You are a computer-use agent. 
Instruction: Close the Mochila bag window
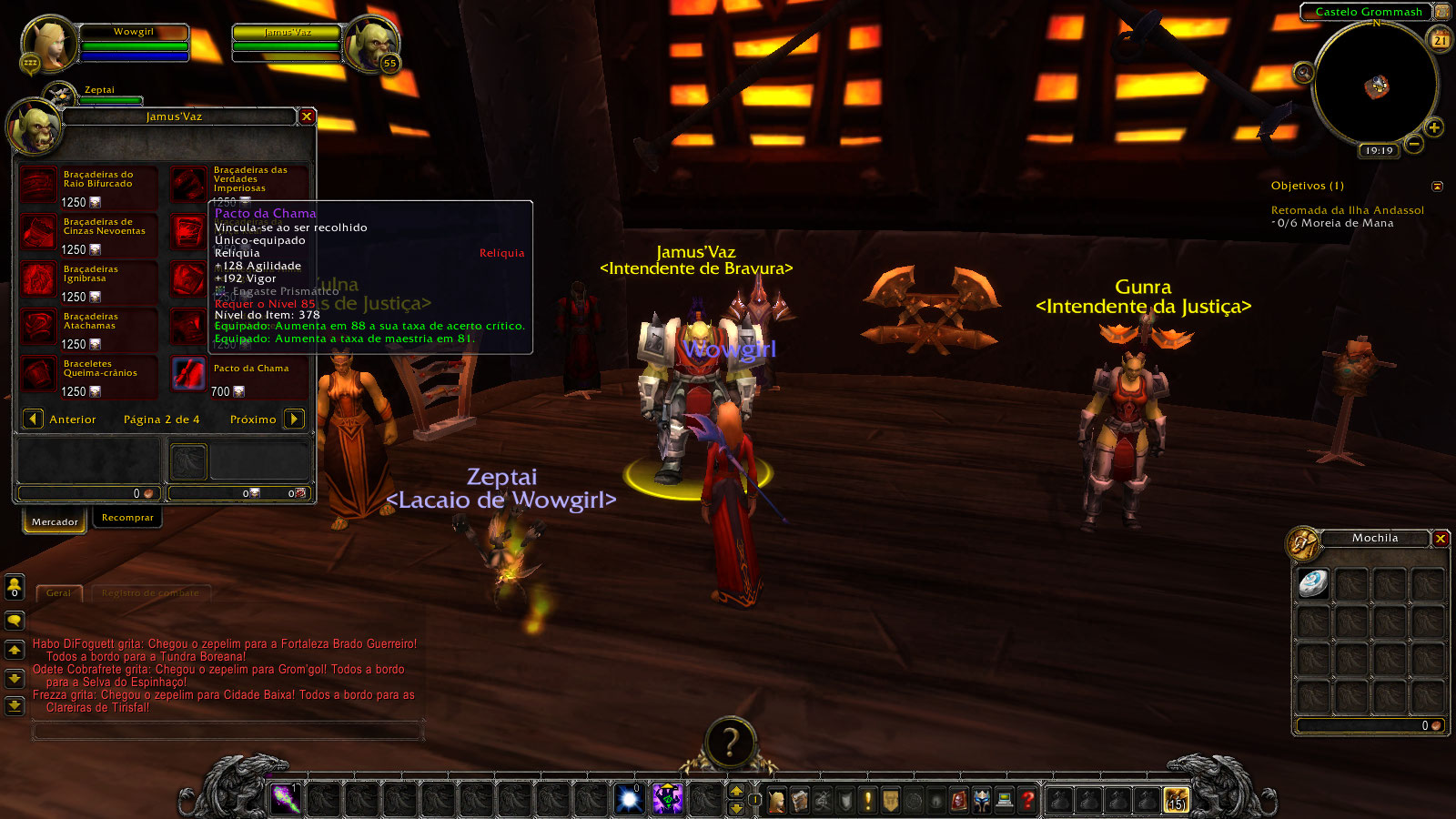(1441, 539)
